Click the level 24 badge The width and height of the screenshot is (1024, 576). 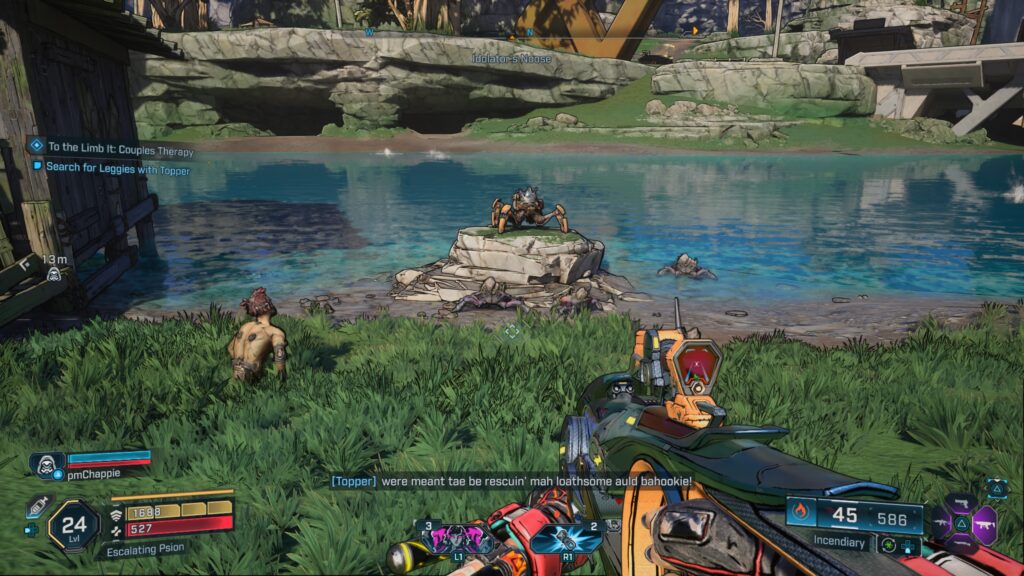[x=74, y=524]
